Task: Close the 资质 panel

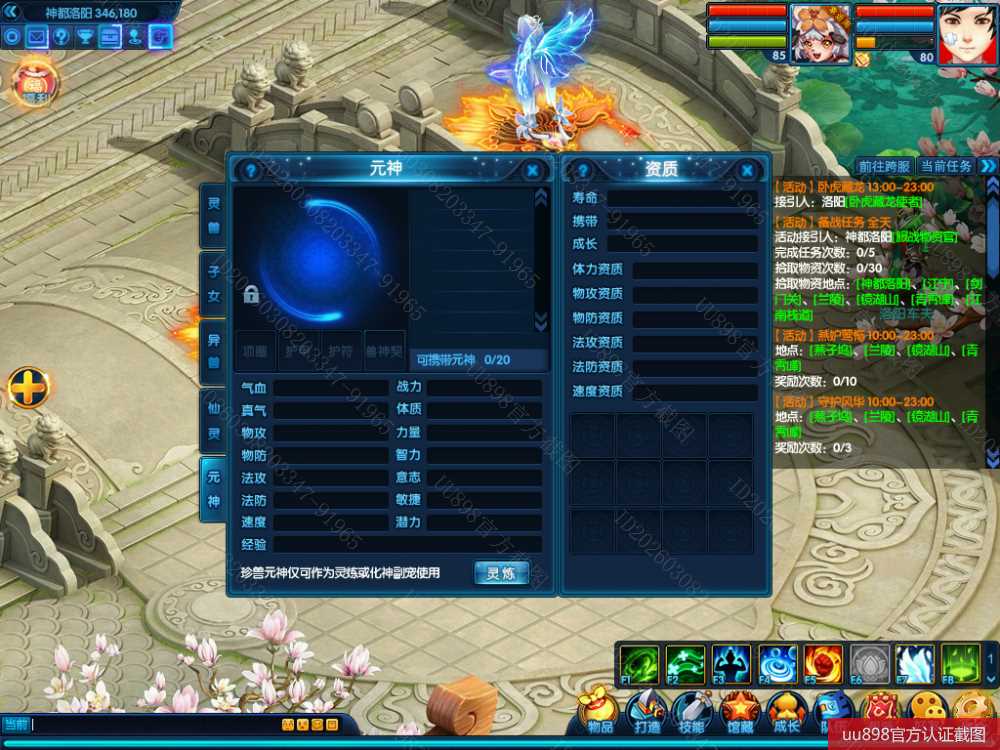Action: (x=747, y=171)
